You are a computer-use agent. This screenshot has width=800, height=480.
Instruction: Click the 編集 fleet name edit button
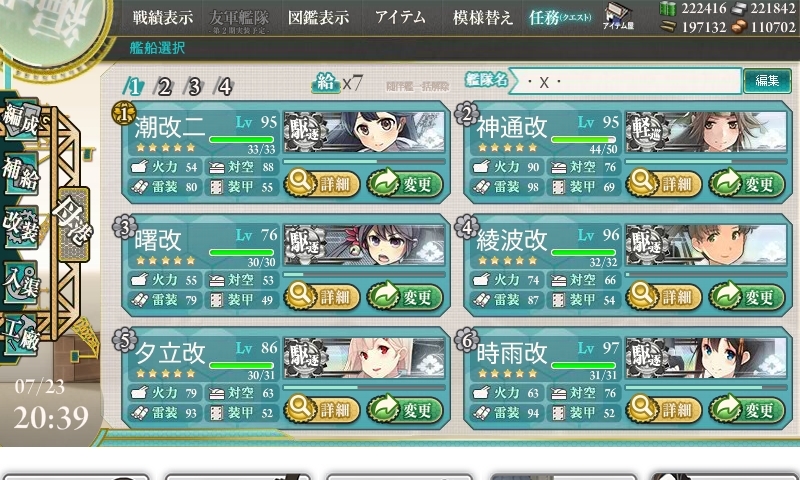(767, 81)
